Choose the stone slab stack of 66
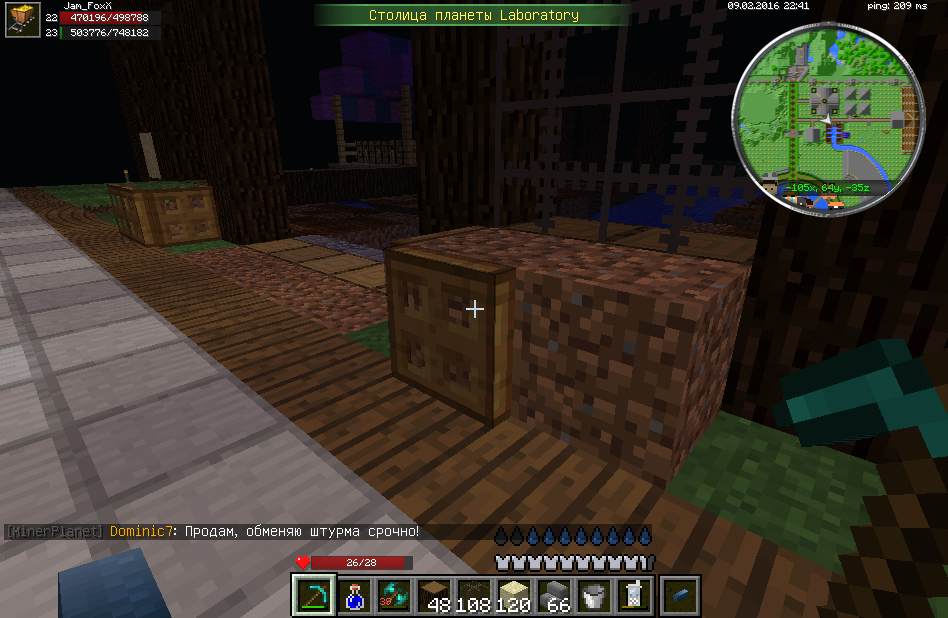The height and width of the screenshot is (618, 948). coord(554,595)
